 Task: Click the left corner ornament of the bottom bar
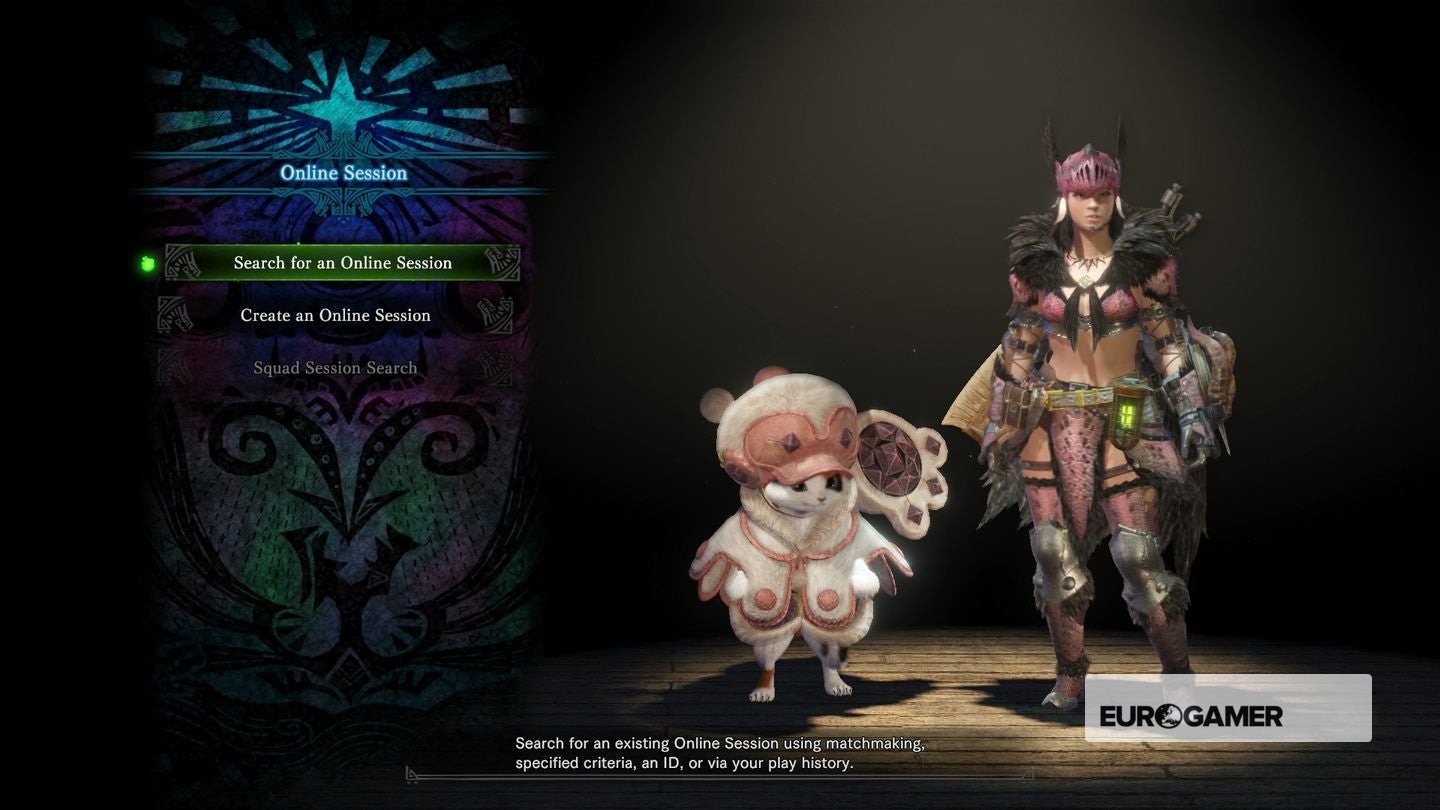pos(408,772)
